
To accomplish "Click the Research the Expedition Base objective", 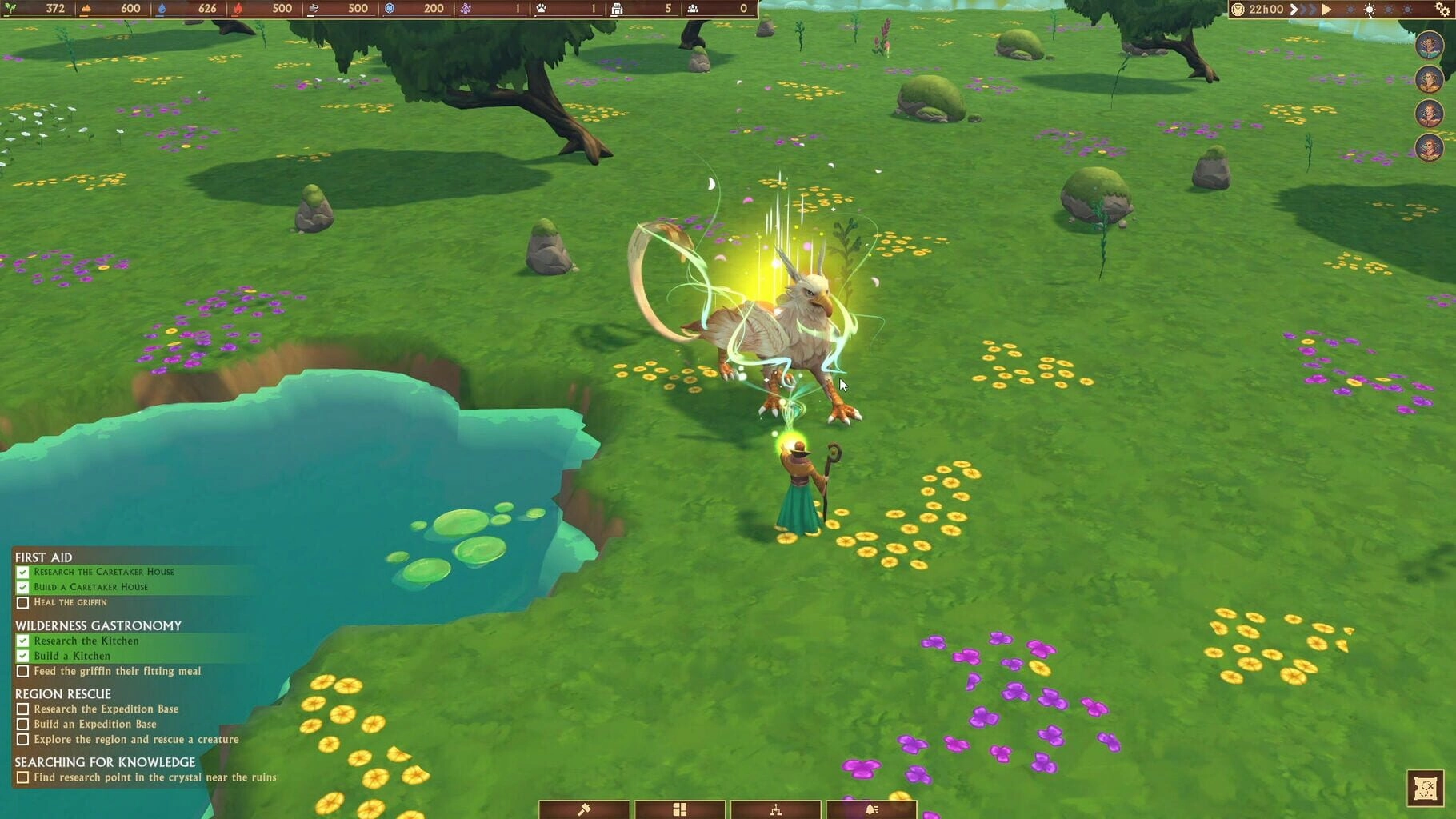I will (x=106, y=709).
